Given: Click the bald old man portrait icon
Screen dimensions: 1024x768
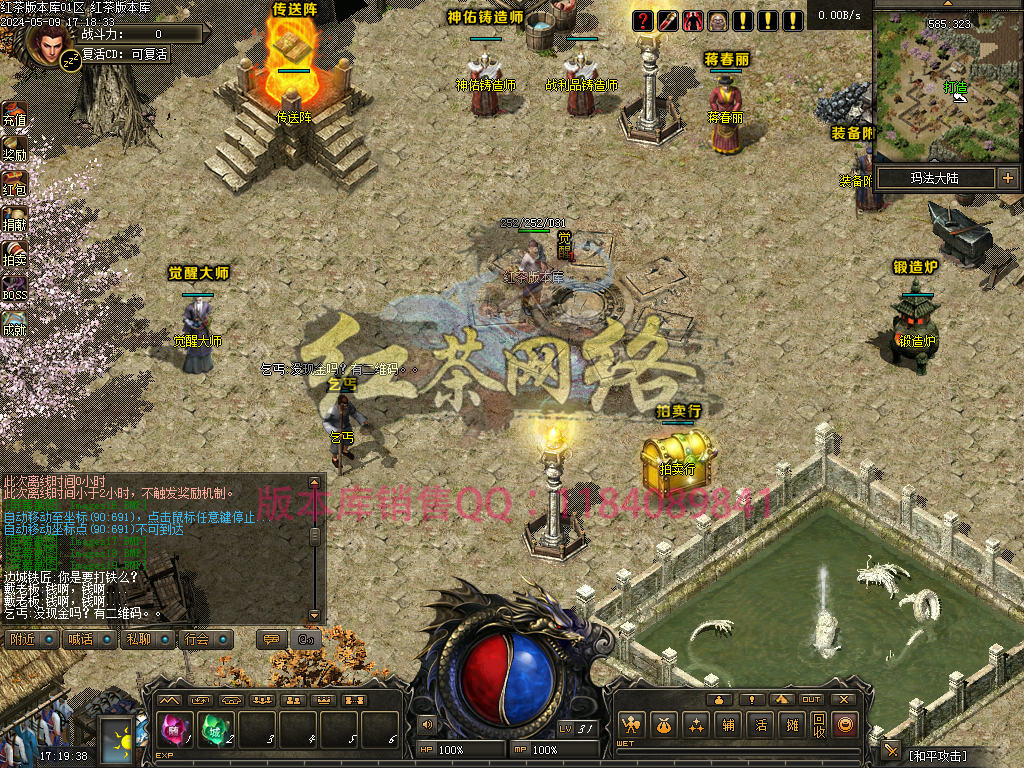Looking at the screenshot, I should [718, 20].
